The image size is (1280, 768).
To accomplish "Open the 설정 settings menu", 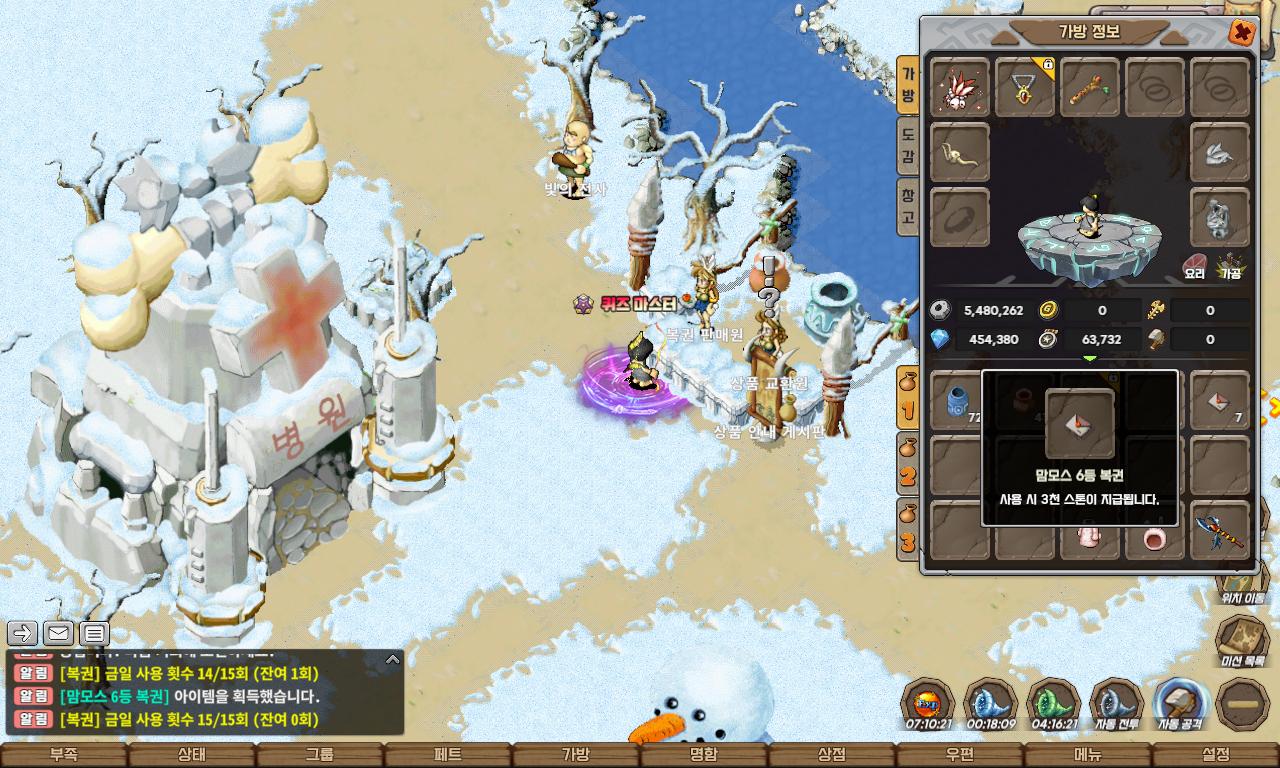I will point(1216,755).
